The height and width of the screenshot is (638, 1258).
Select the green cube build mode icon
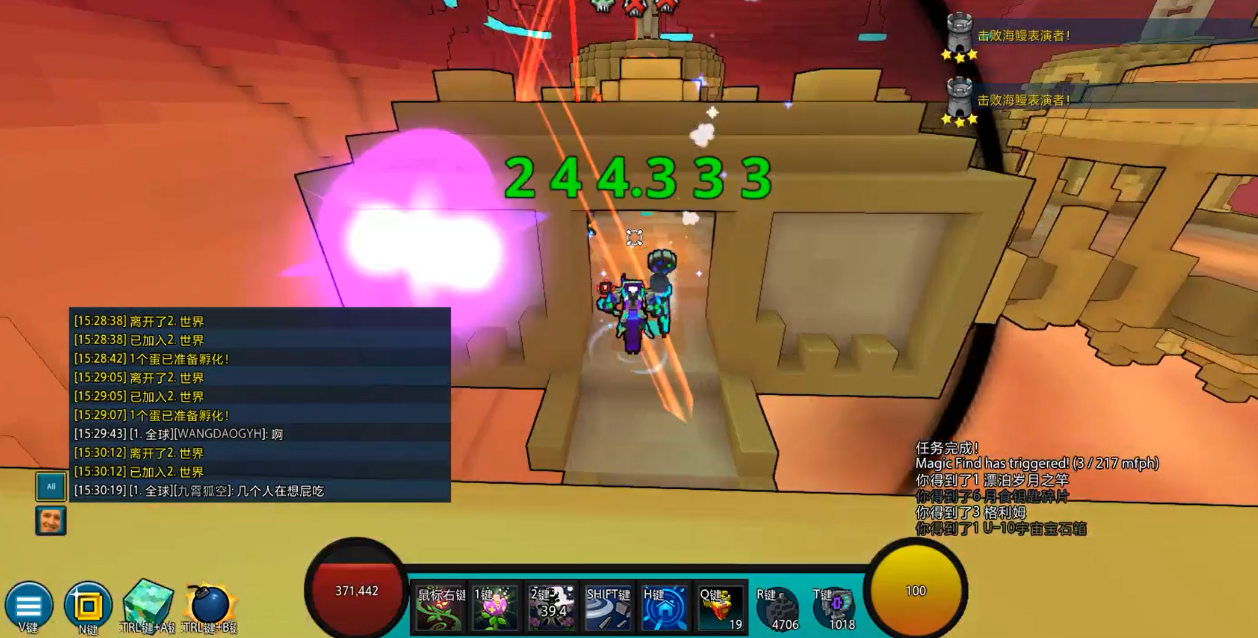(x=147, y=602)
